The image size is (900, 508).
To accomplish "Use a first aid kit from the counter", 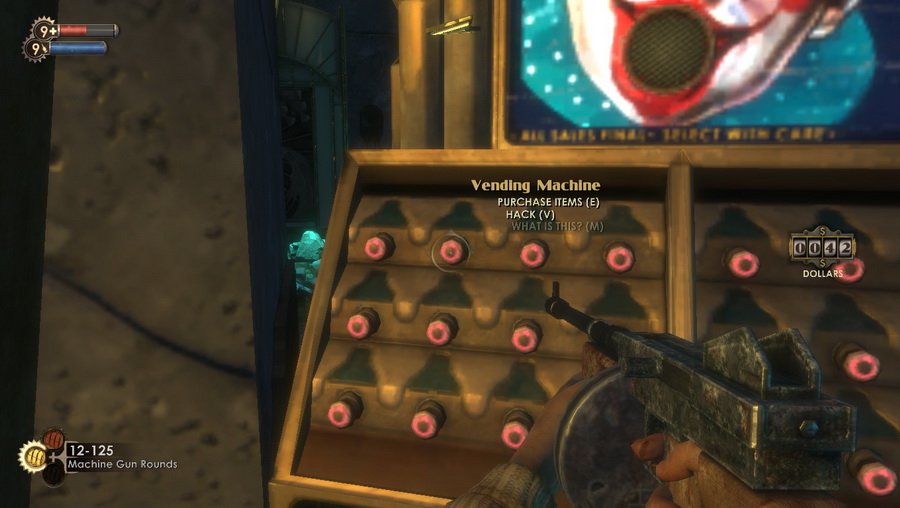I will pos(44,29).
